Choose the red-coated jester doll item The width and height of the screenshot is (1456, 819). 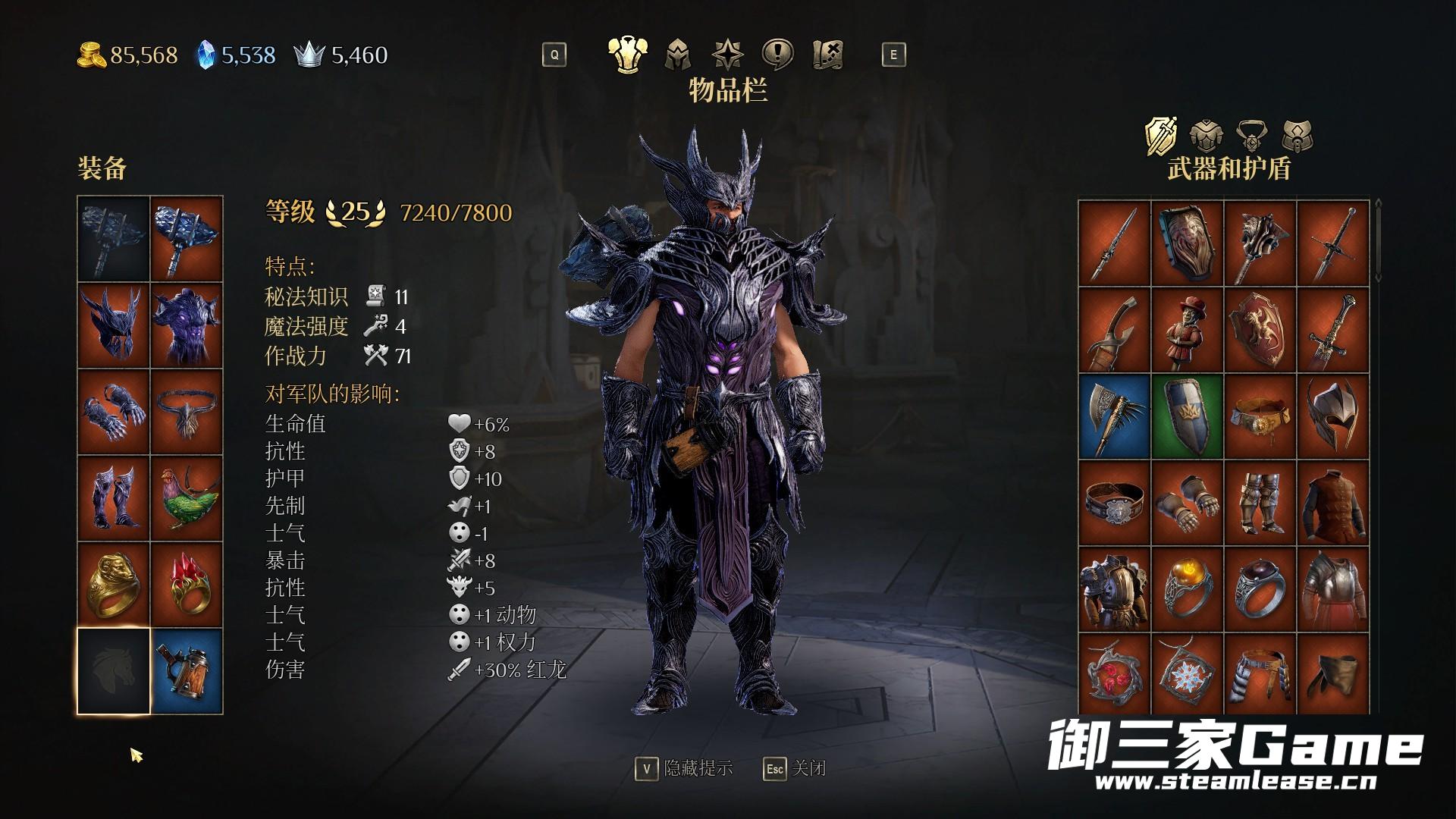click(x=1188, y=331)
